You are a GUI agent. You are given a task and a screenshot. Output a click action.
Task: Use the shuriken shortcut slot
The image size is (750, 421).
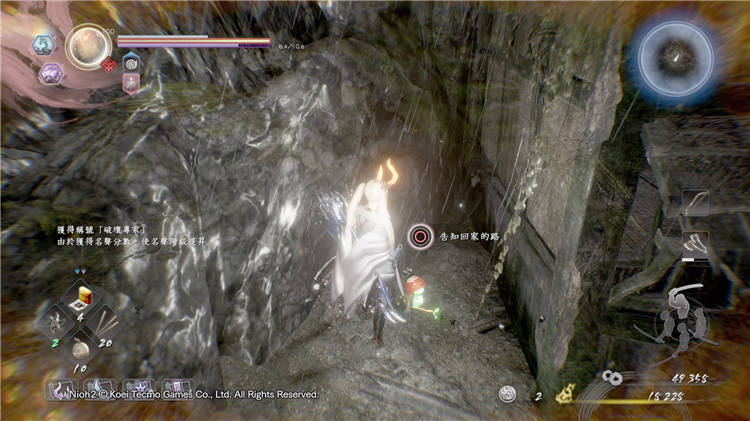point(57,320)
